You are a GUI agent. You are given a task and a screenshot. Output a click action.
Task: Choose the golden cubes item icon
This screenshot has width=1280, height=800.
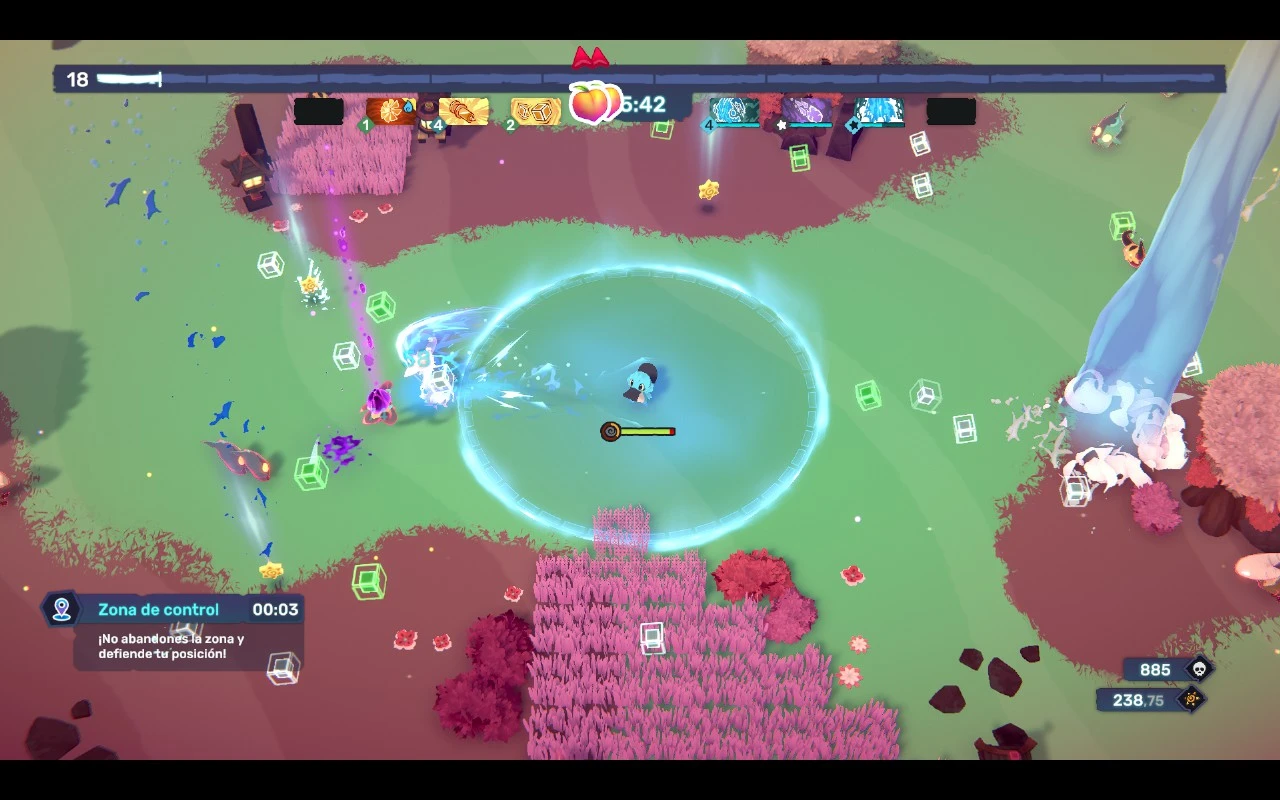535,111
